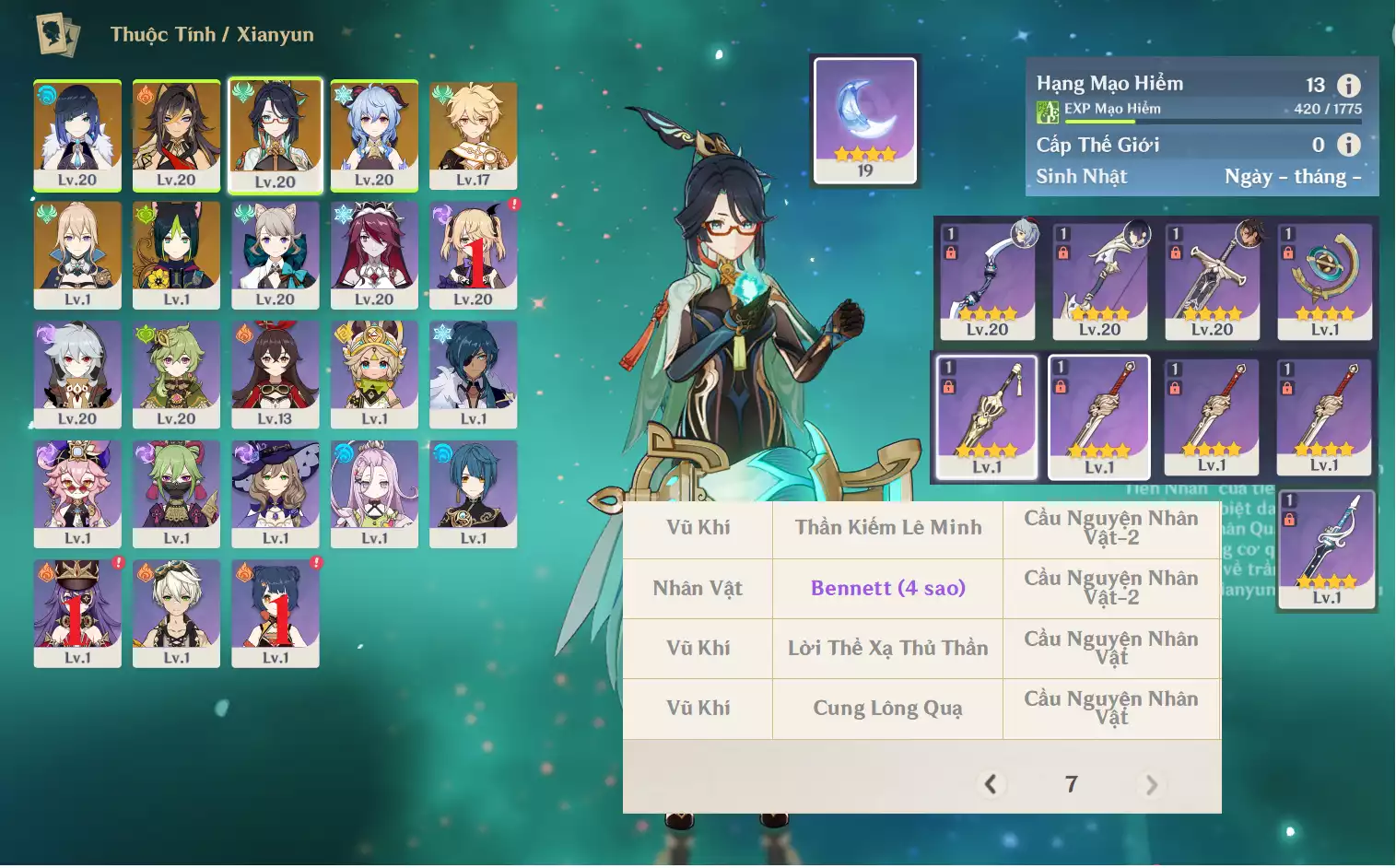Open the crescent moon item card numbered 19
The width and height of the screenshot is (1396, 868).
(x=864, y=120)
